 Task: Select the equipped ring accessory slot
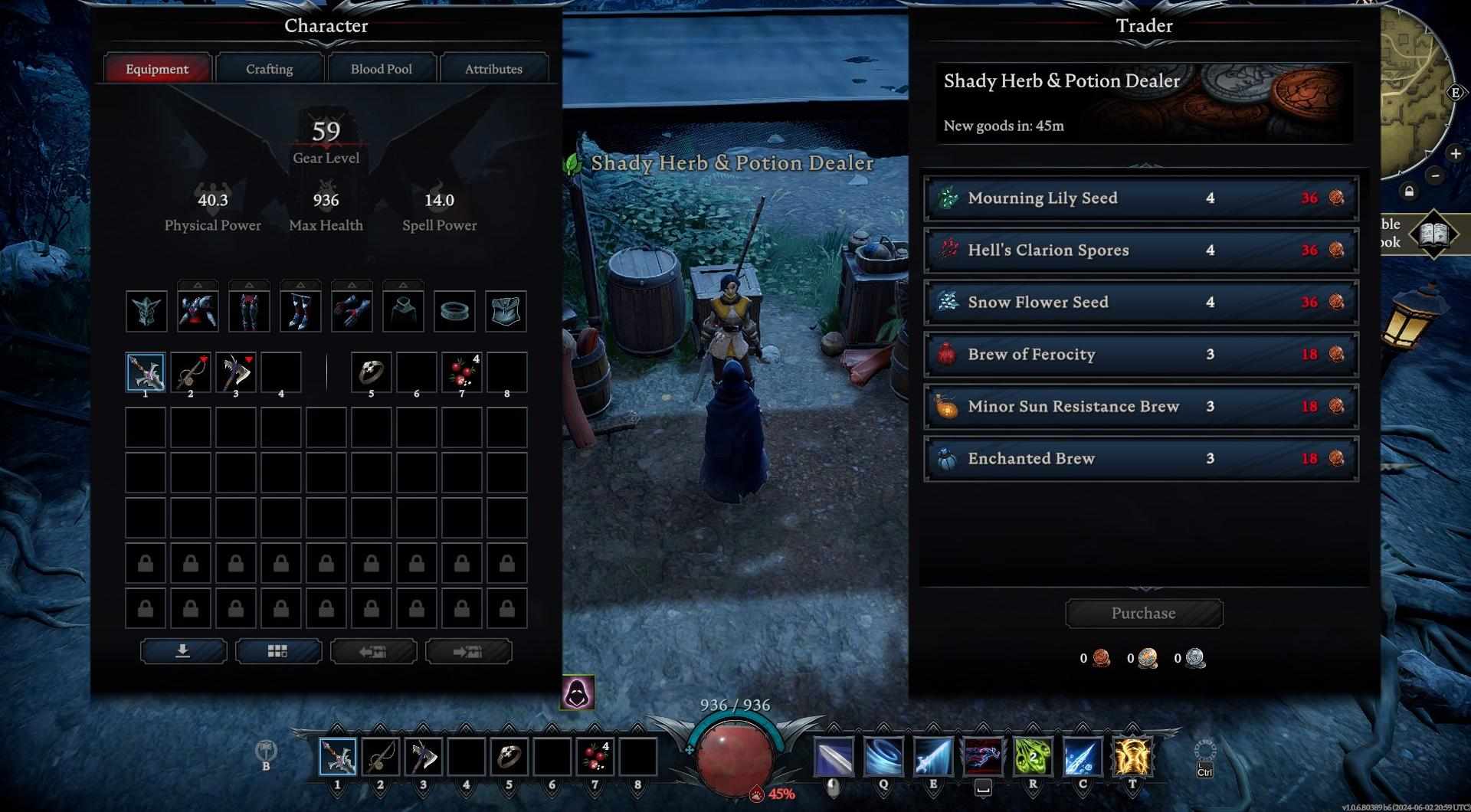click(x=454, y=311)
